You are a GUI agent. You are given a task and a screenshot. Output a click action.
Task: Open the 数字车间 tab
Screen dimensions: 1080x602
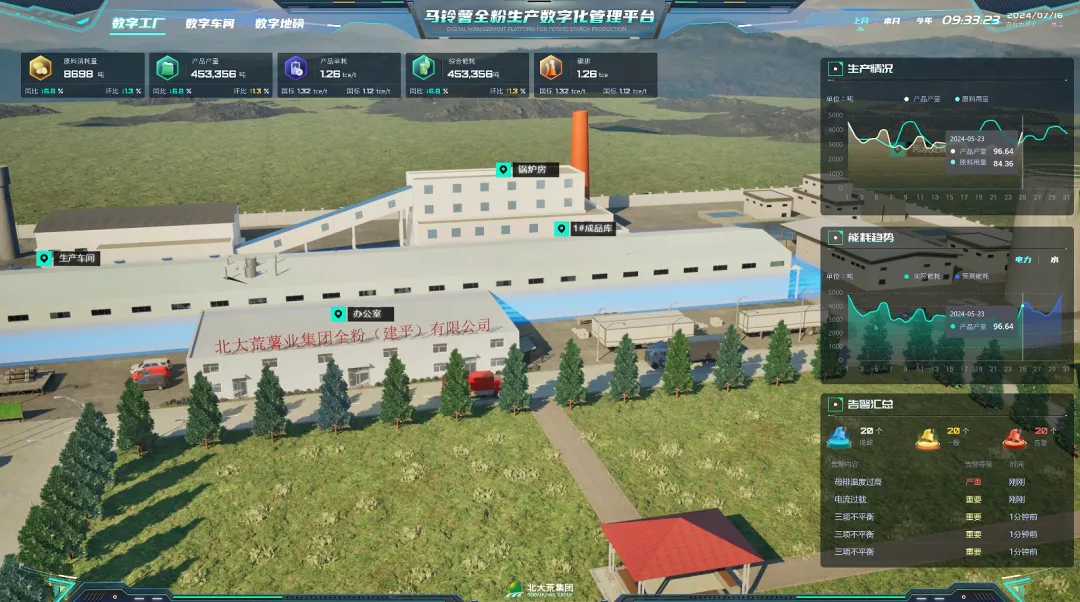tap(210, 23)
